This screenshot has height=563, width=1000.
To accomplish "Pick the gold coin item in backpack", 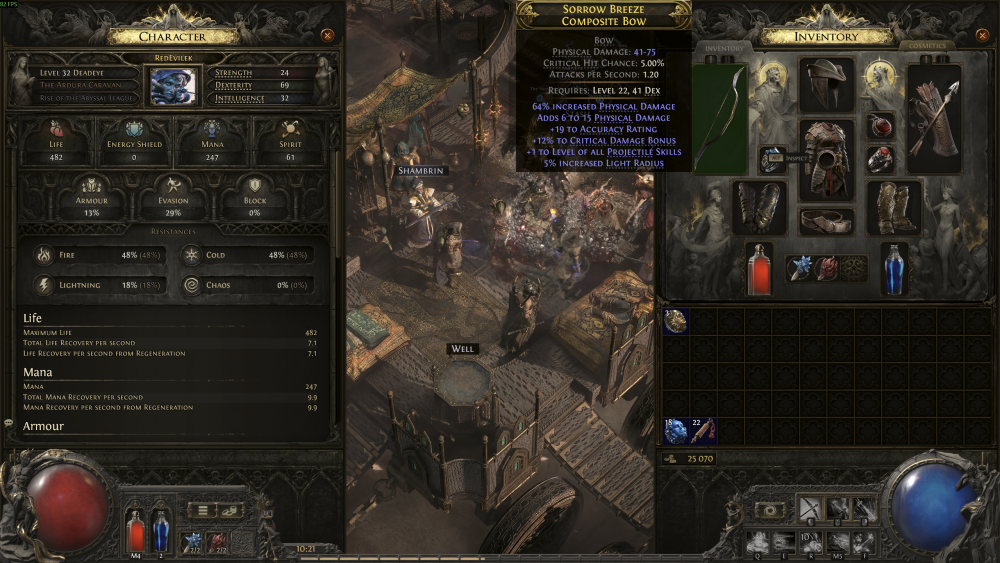I will click(x=676, y=321).
